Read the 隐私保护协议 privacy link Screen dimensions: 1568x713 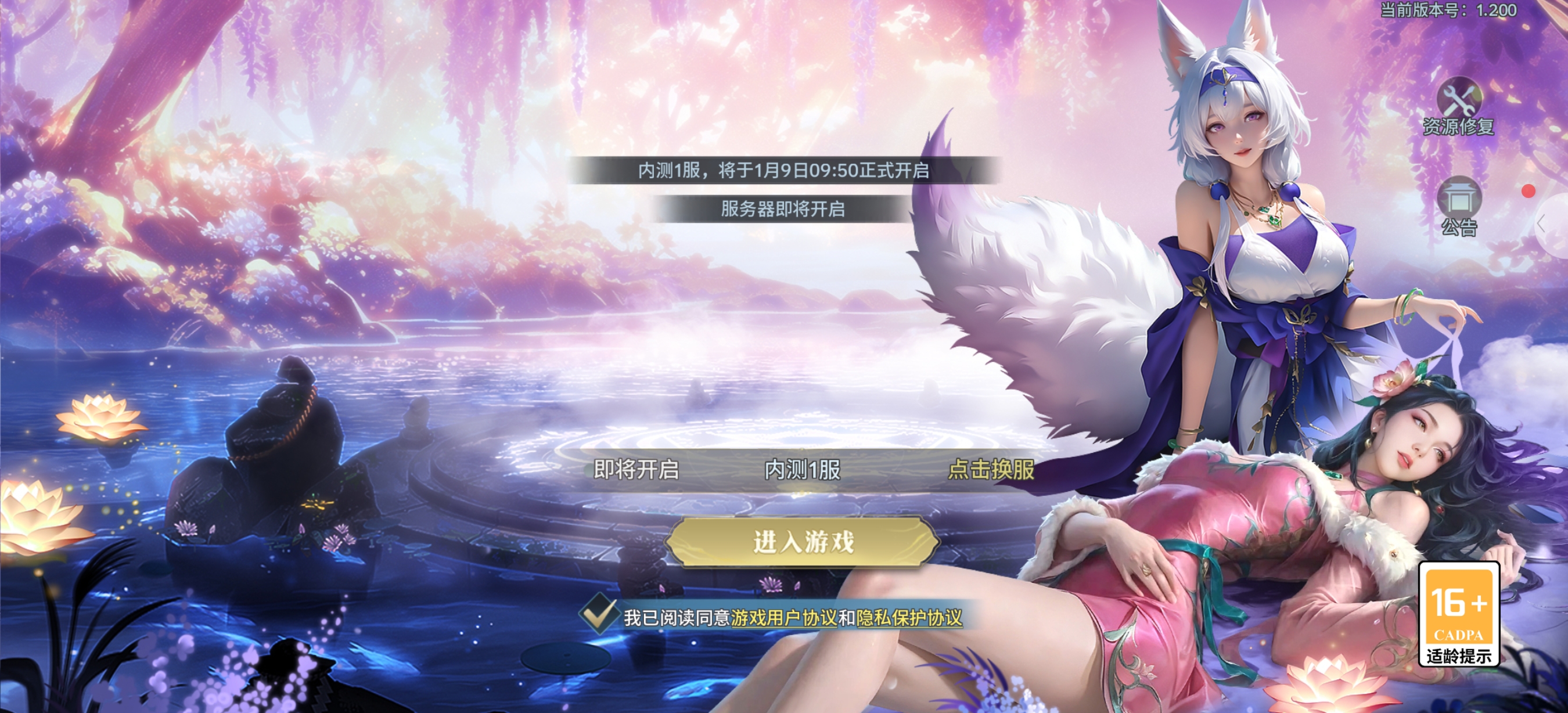tap(909, 618)
